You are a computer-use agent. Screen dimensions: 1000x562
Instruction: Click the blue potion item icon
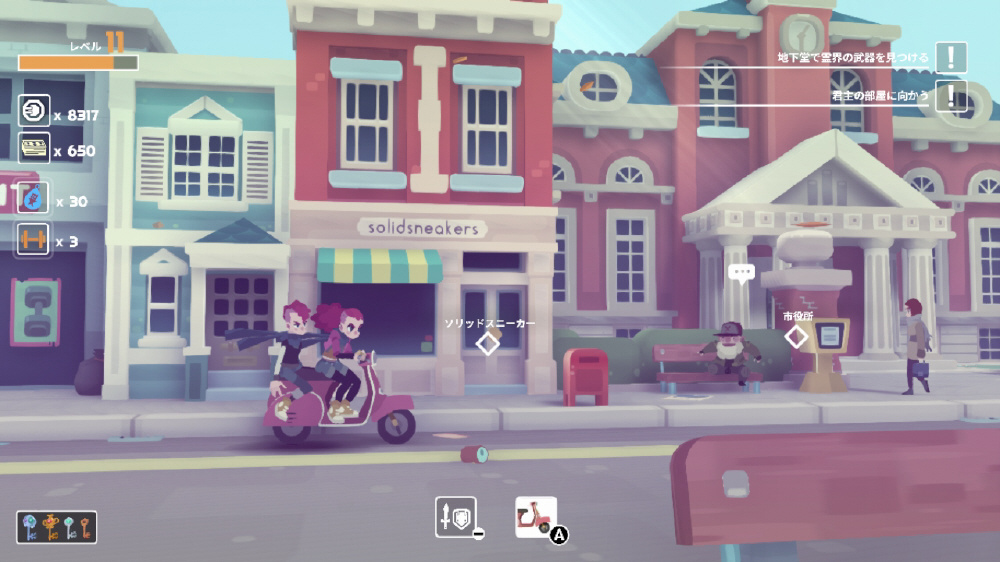pos(34,198)
